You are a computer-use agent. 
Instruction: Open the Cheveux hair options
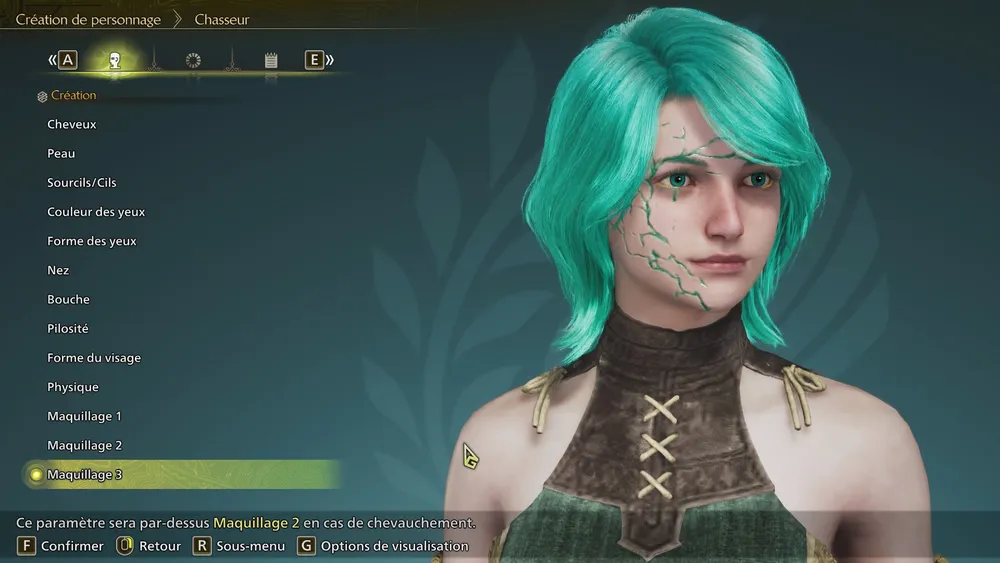click(72, 124)
